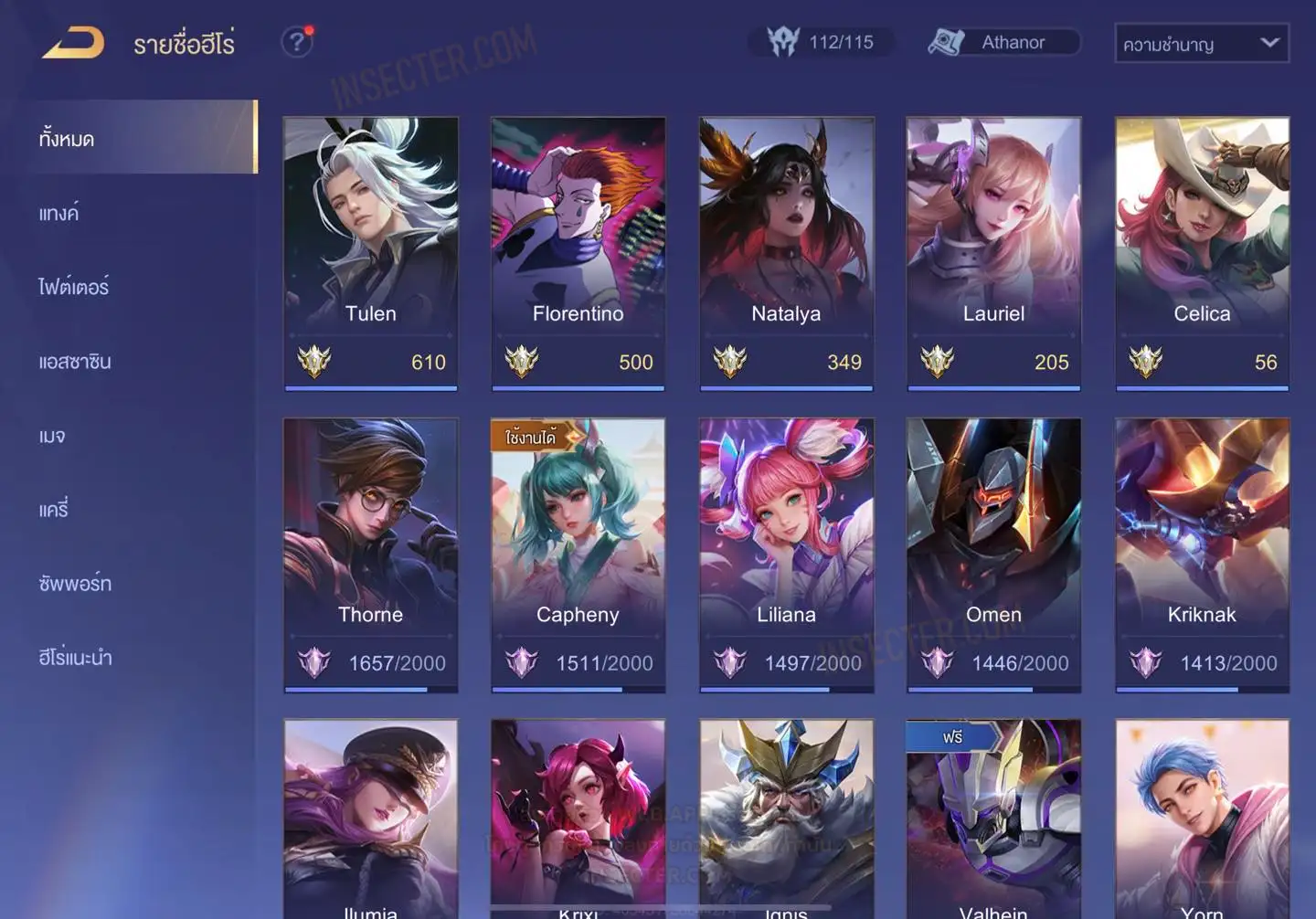This screenshot has height=919, width=1316.
Task: Go back using the arrow button
Action: tap(73, 43)
